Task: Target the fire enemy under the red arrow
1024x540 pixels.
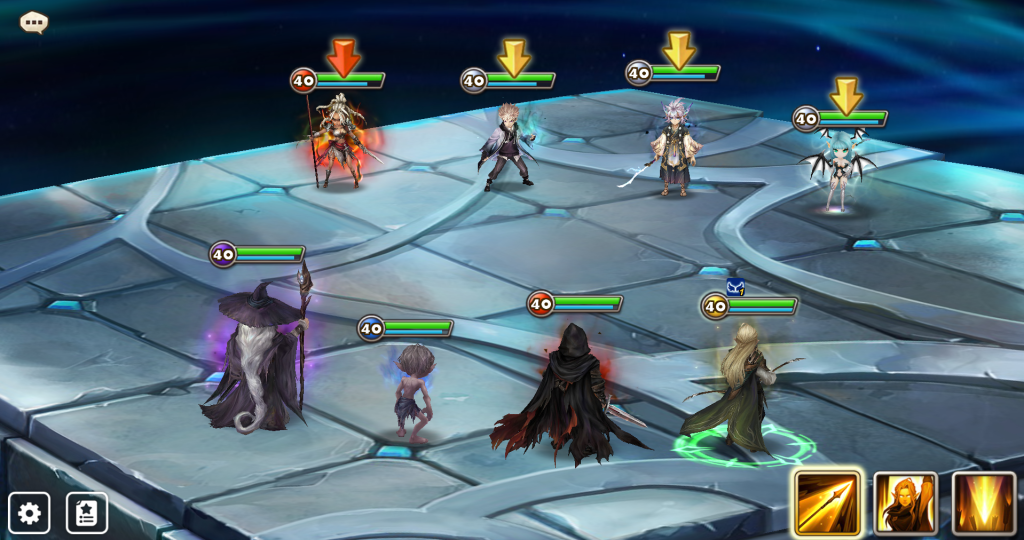Action: (338, 143)
